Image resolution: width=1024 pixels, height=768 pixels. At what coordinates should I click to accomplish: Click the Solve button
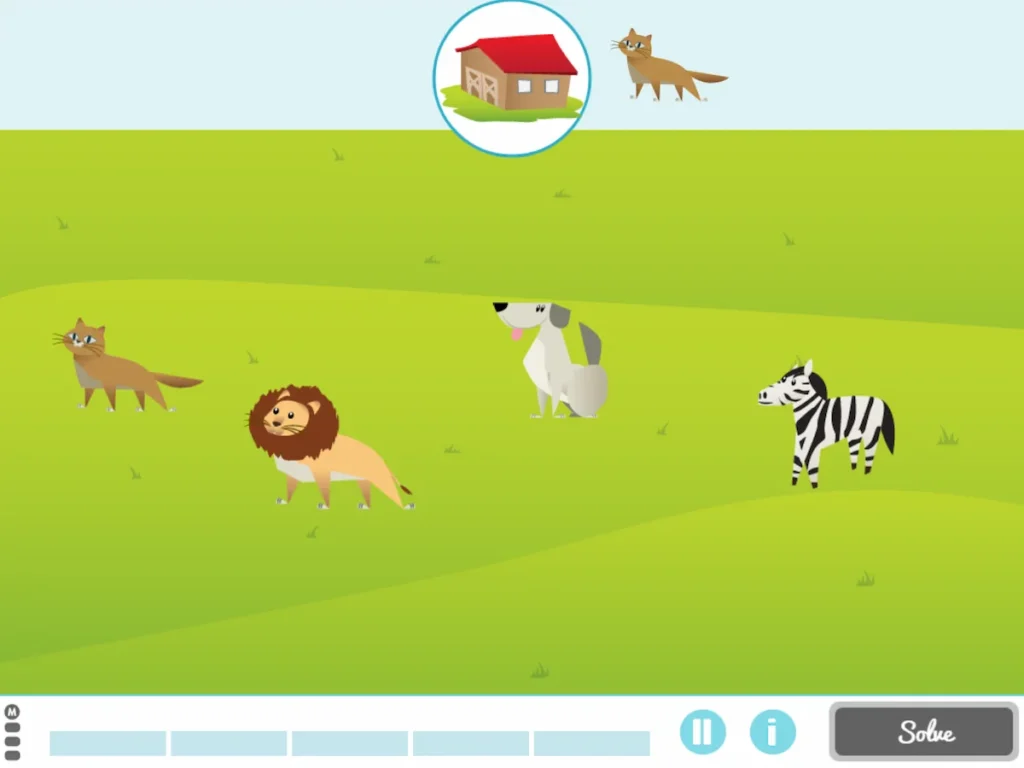click(924, 732)
